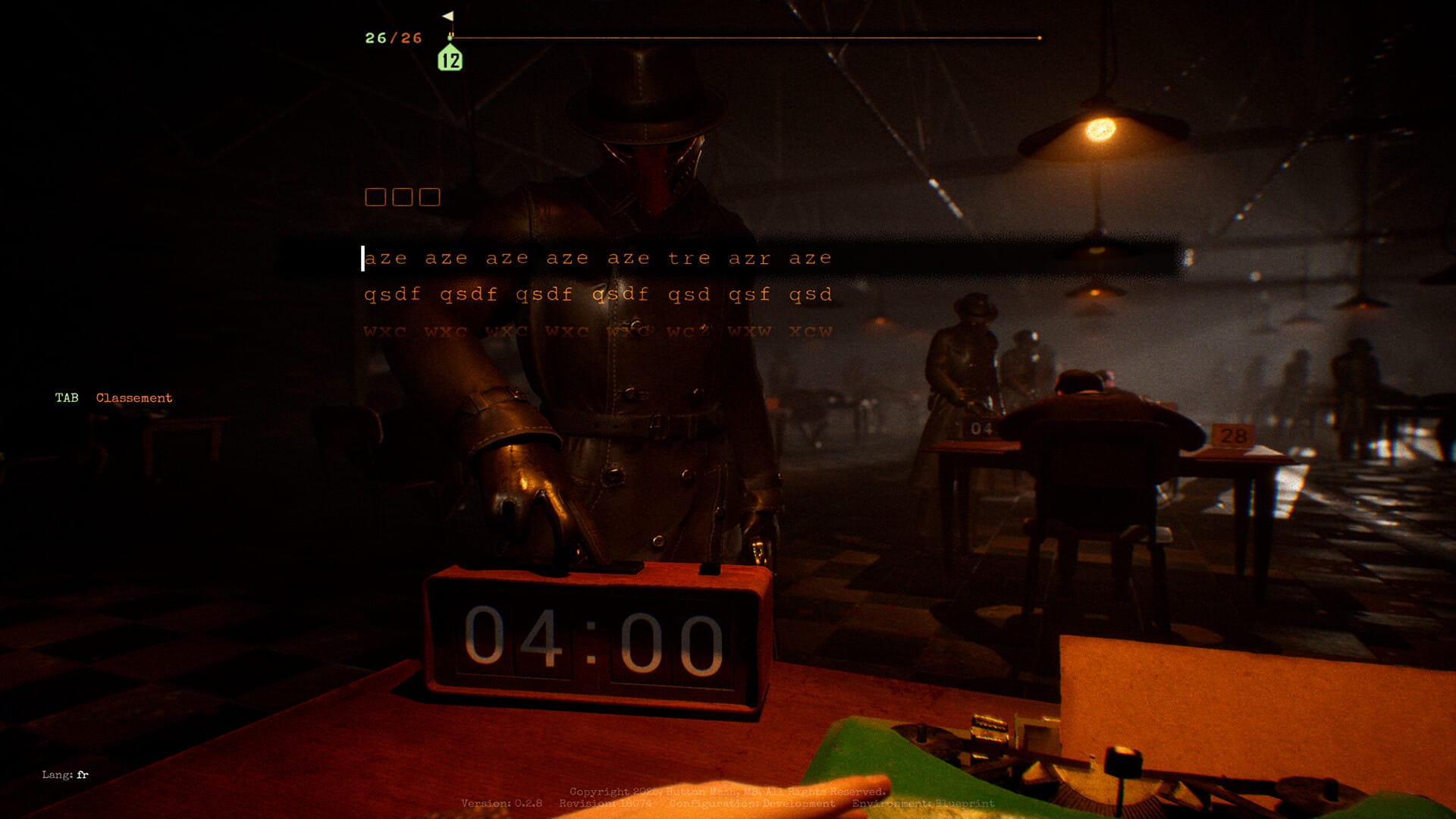Select the green number 12 progress tag
1456x819 pixels.
pos(450,59)
